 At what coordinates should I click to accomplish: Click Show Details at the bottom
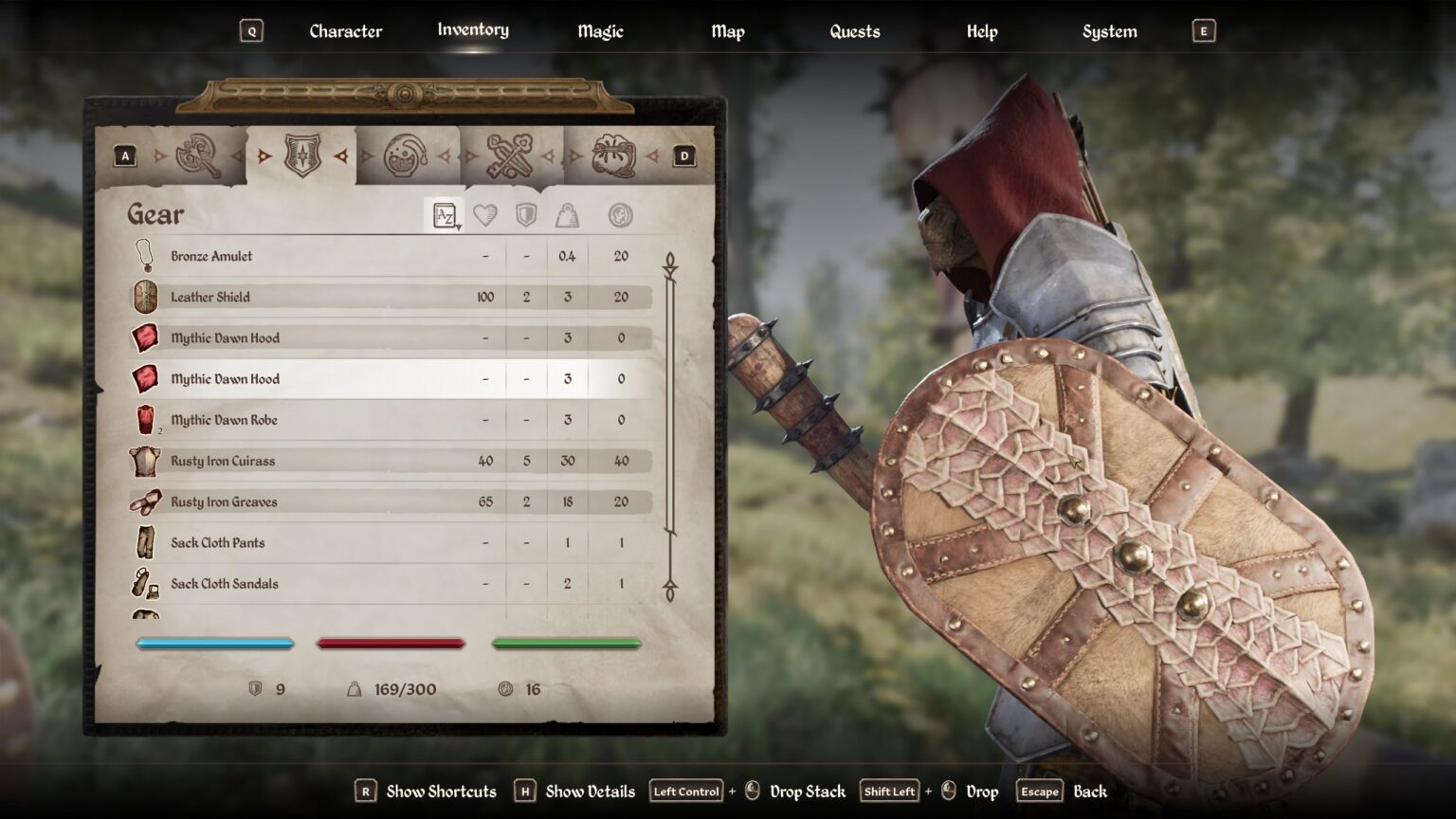589,791
